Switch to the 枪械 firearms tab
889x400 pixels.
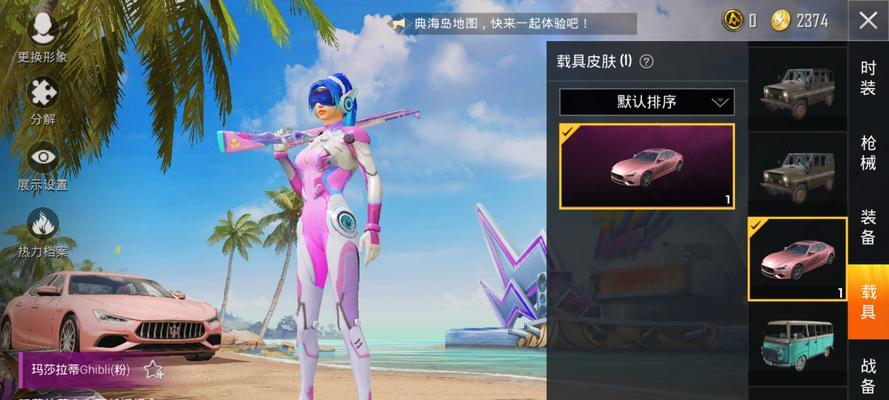[868, 152]
